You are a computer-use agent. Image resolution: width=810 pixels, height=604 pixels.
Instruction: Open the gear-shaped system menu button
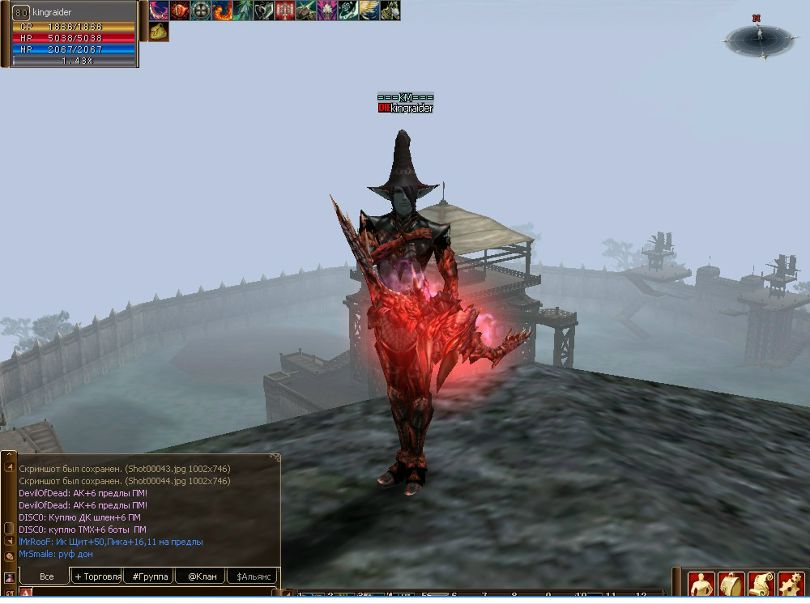tap(792, 585)
